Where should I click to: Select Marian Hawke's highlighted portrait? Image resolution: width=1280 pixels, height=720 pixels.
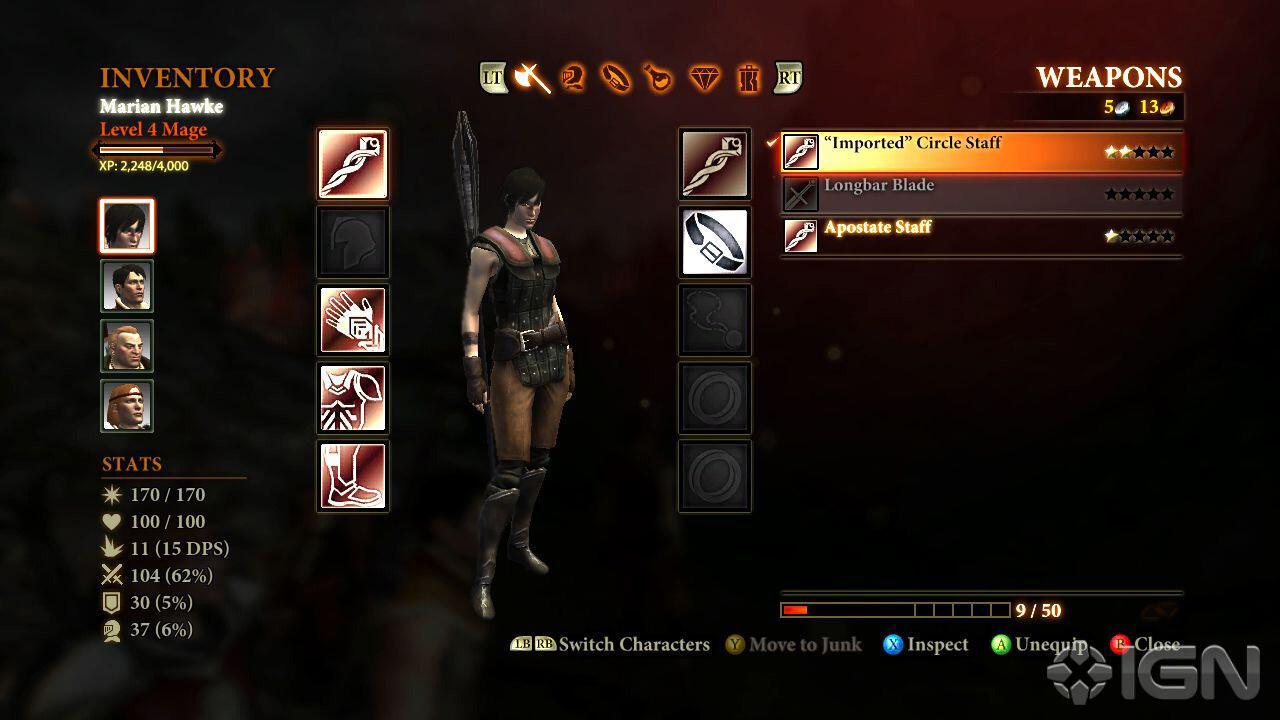tap(127, 225)
